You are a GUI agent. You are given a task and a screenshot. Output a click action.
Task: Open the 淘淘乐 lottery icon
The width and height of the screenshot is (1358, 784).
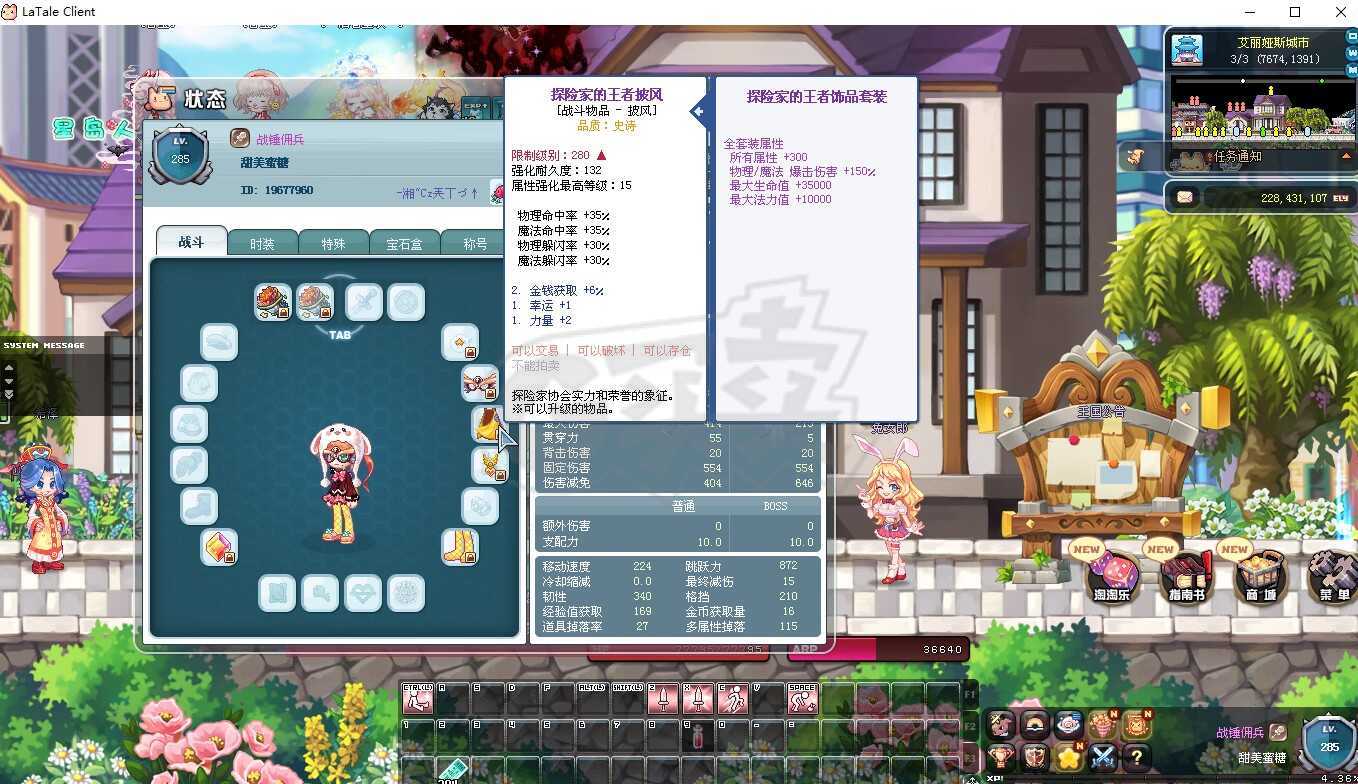click(1112, 578)
